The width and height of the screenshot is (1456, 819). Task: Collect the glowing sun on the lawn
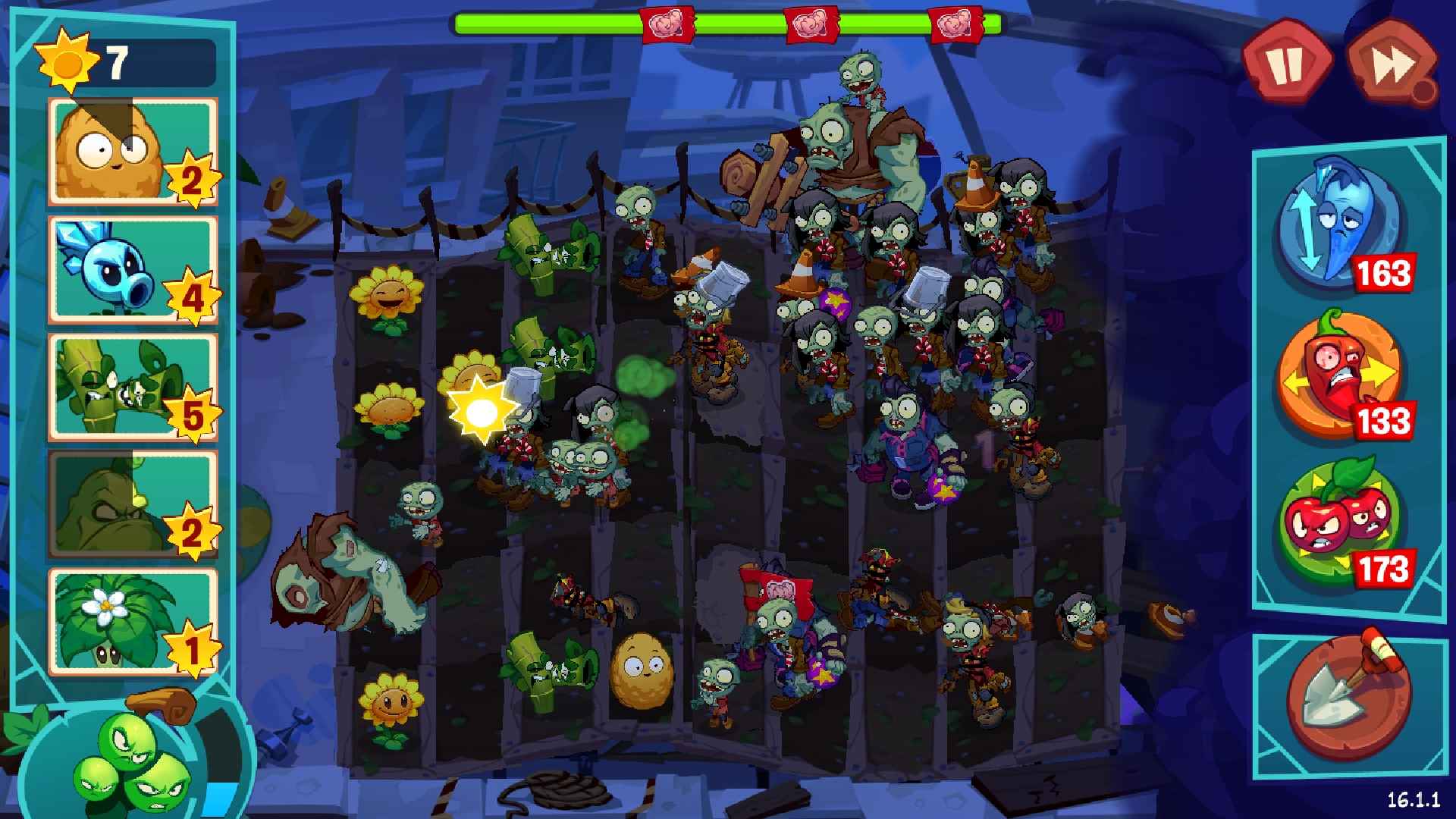click(480, 411)
